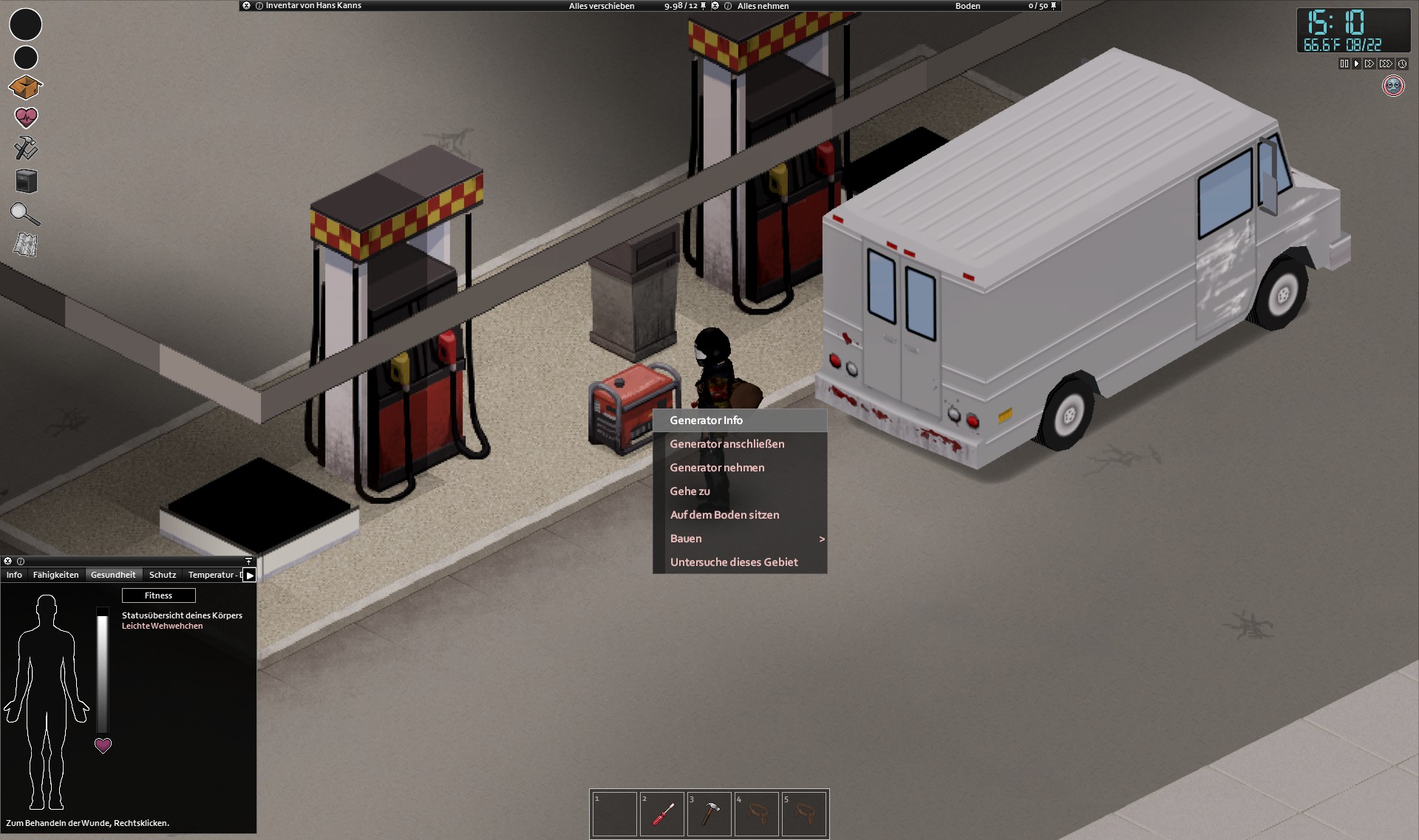1419x840 pixels.
Task: Pause the game time
Action: pyautogui.click(x=1344, y=64)
